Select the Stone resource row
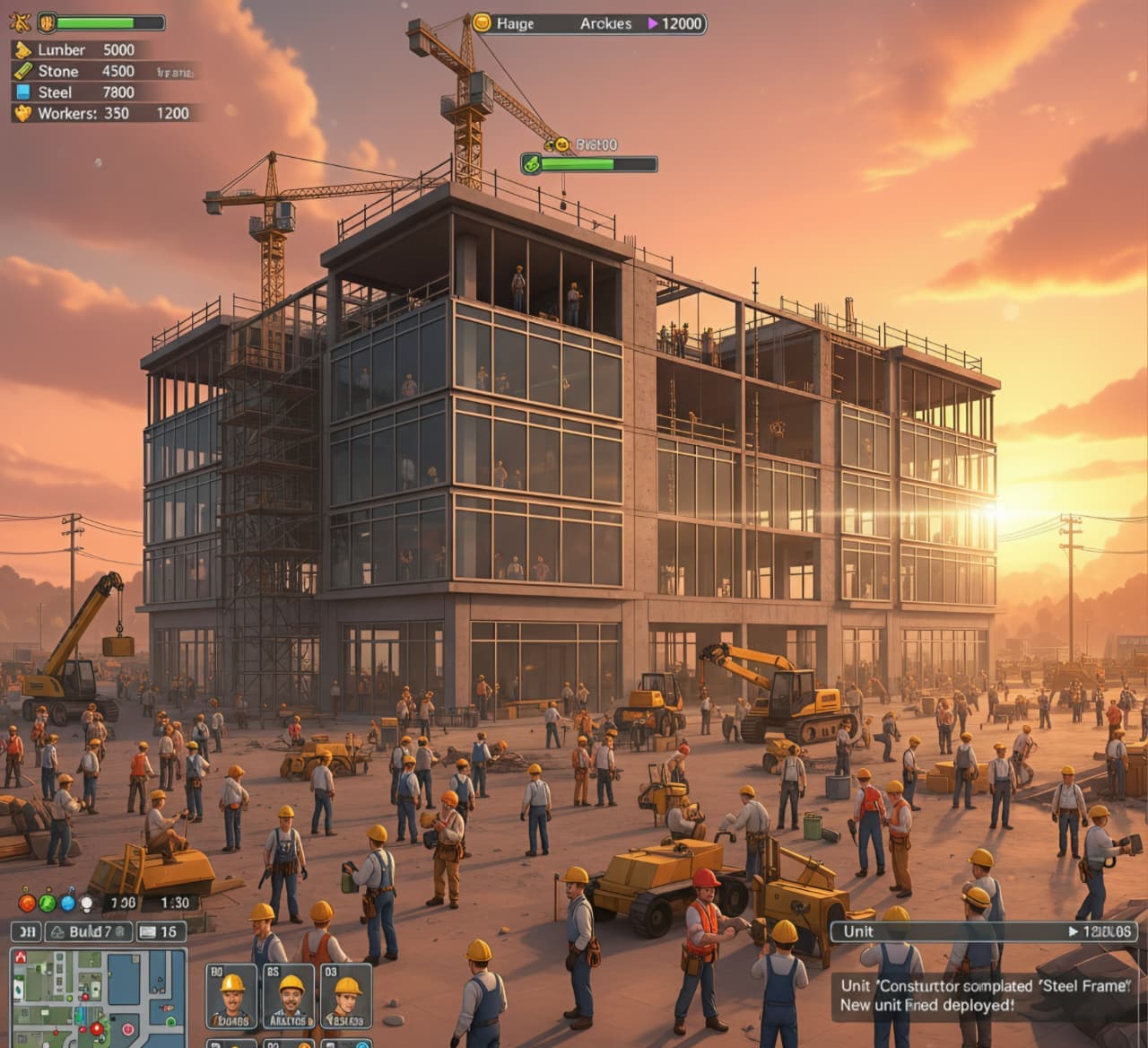 pyautogui.click(x=81, y=71)
